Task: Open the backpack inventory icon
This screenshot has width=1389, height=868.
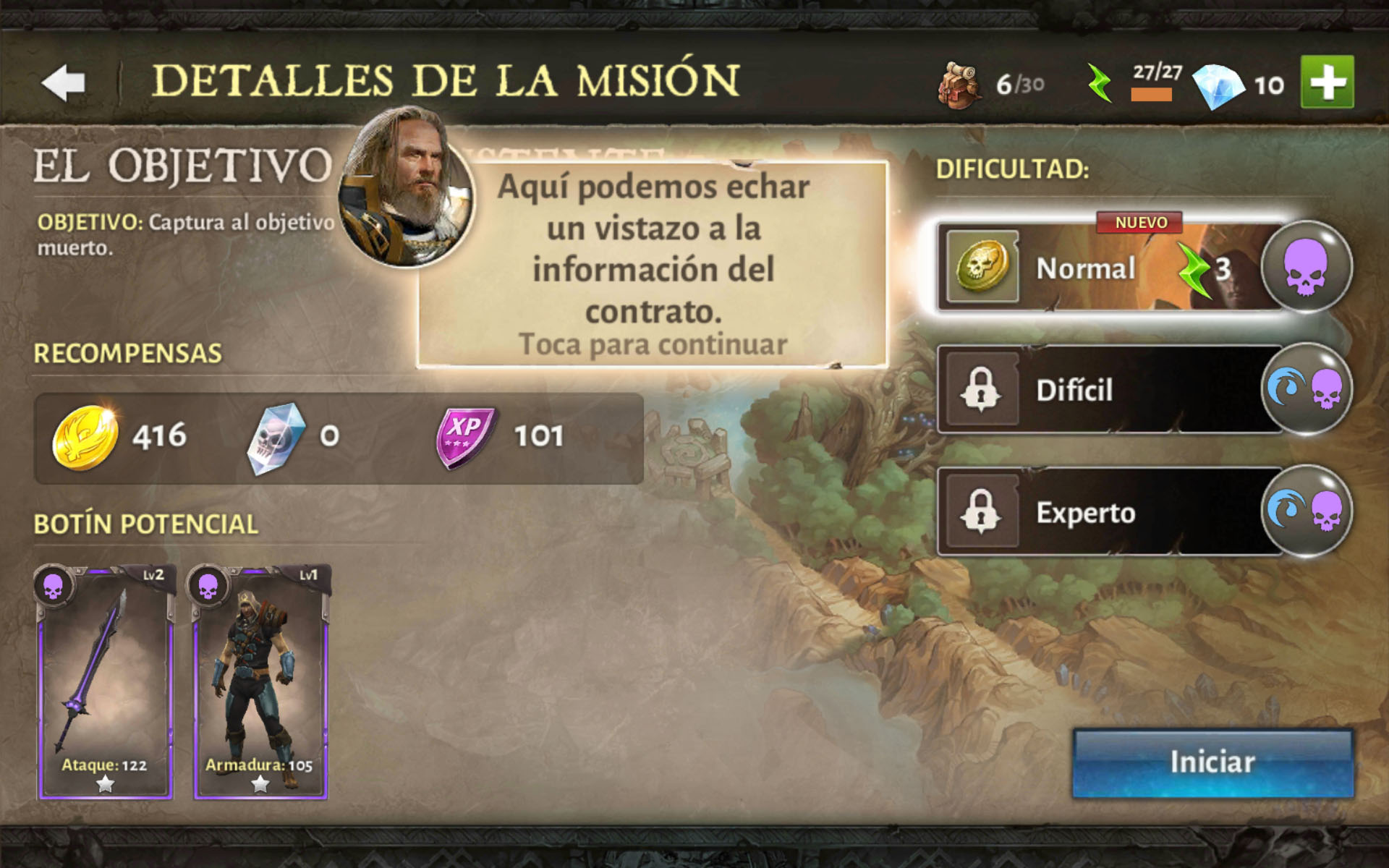Action: tap(960, 85)
